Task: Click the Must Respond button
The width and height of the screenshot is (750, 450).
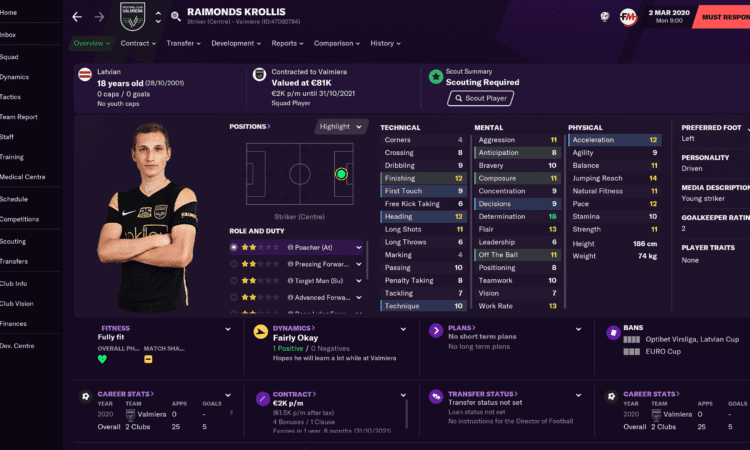Action: 721,17
